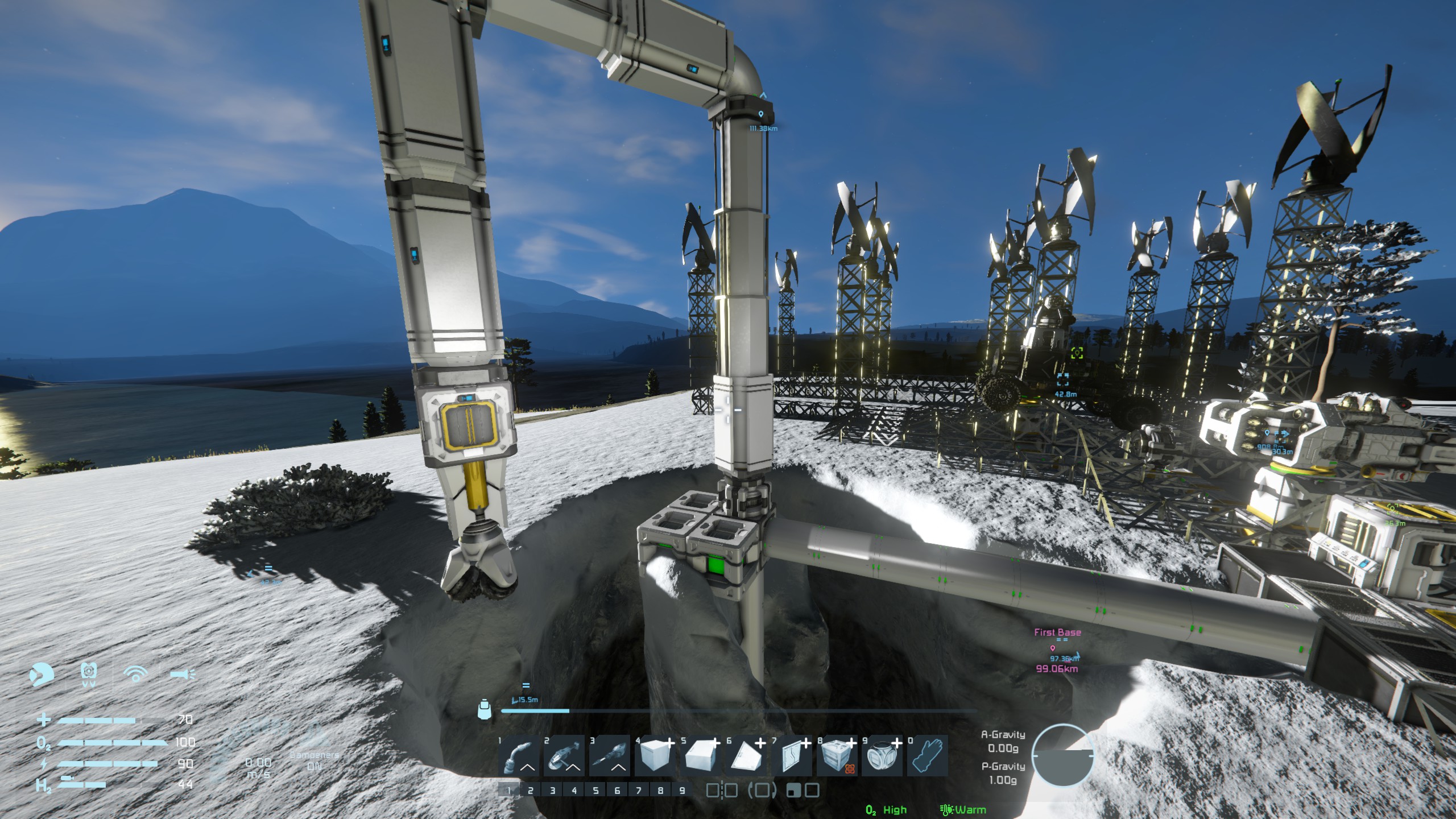Screen dimensions: 1456x819
Task: Select the conveyor junction block in slot 9
Action: click(880, 756)
